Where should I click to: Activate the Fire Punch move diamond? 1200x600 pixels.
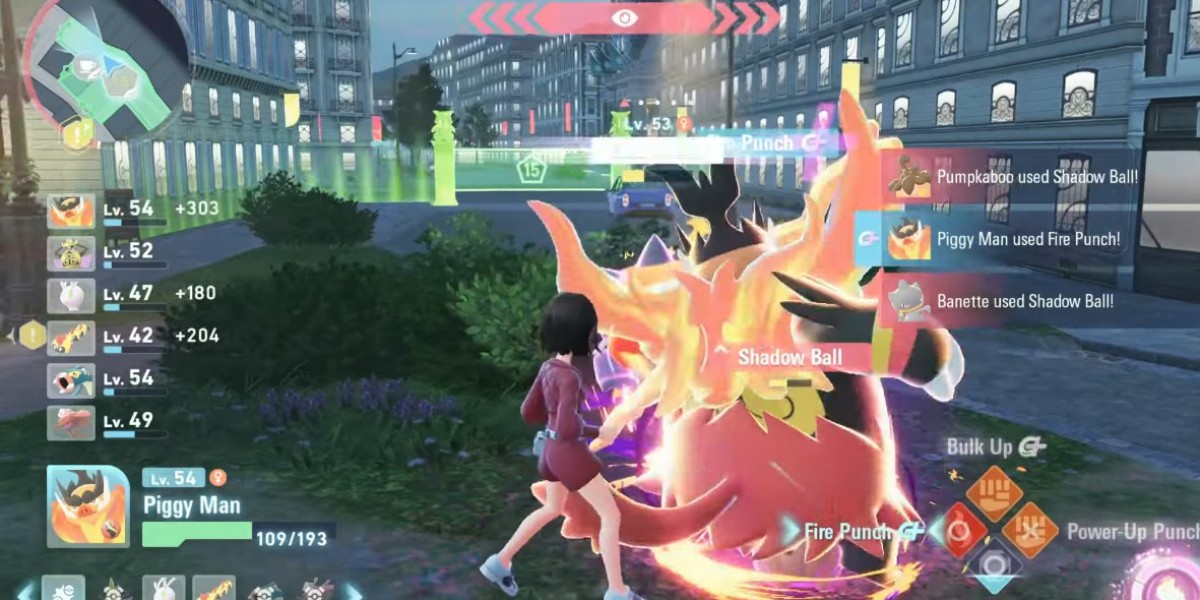pyautogui.click(x=958, y=530)
